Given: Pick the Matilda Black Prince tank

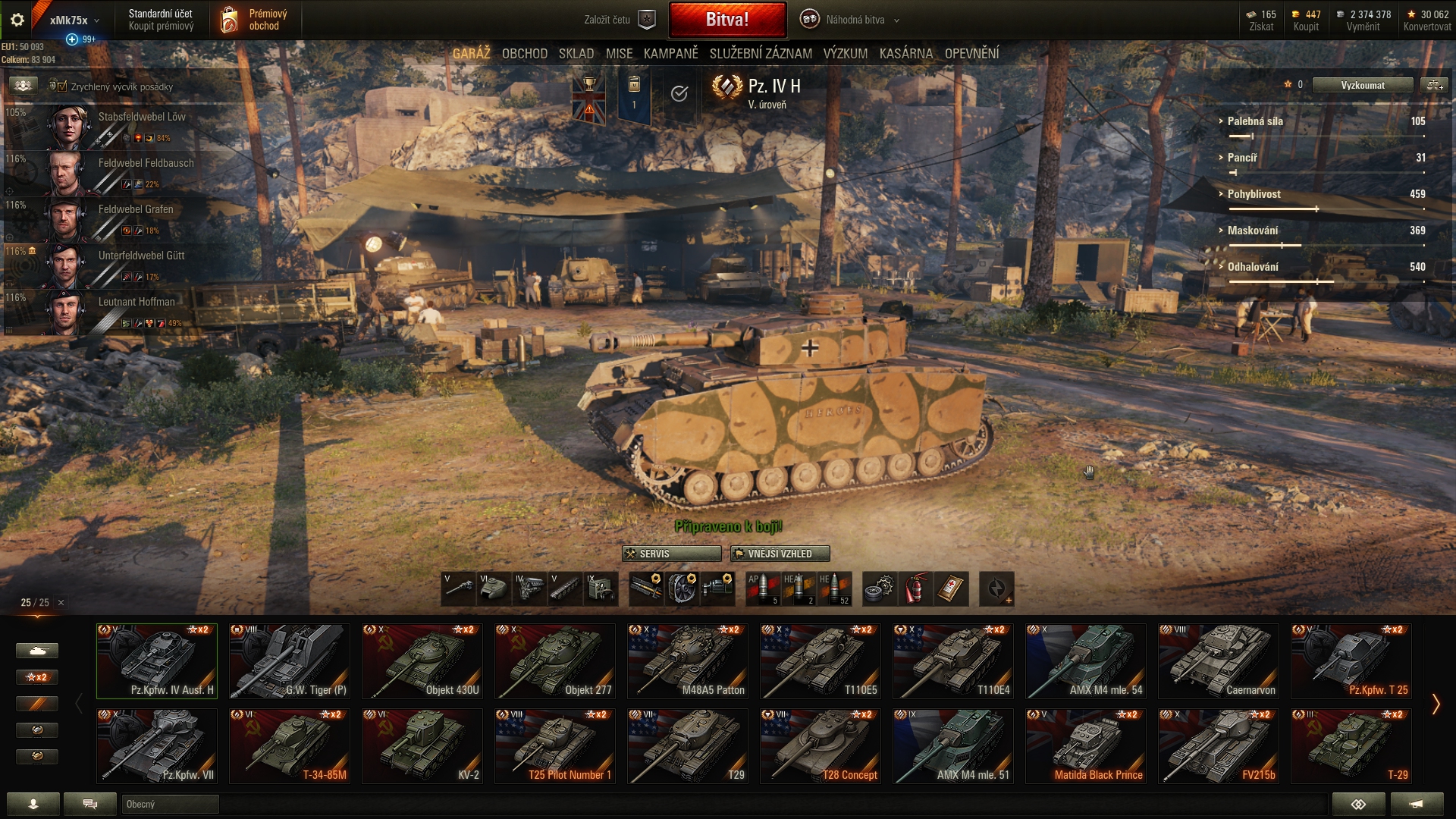Looking at the screenshot, I should click(1085, 745).
